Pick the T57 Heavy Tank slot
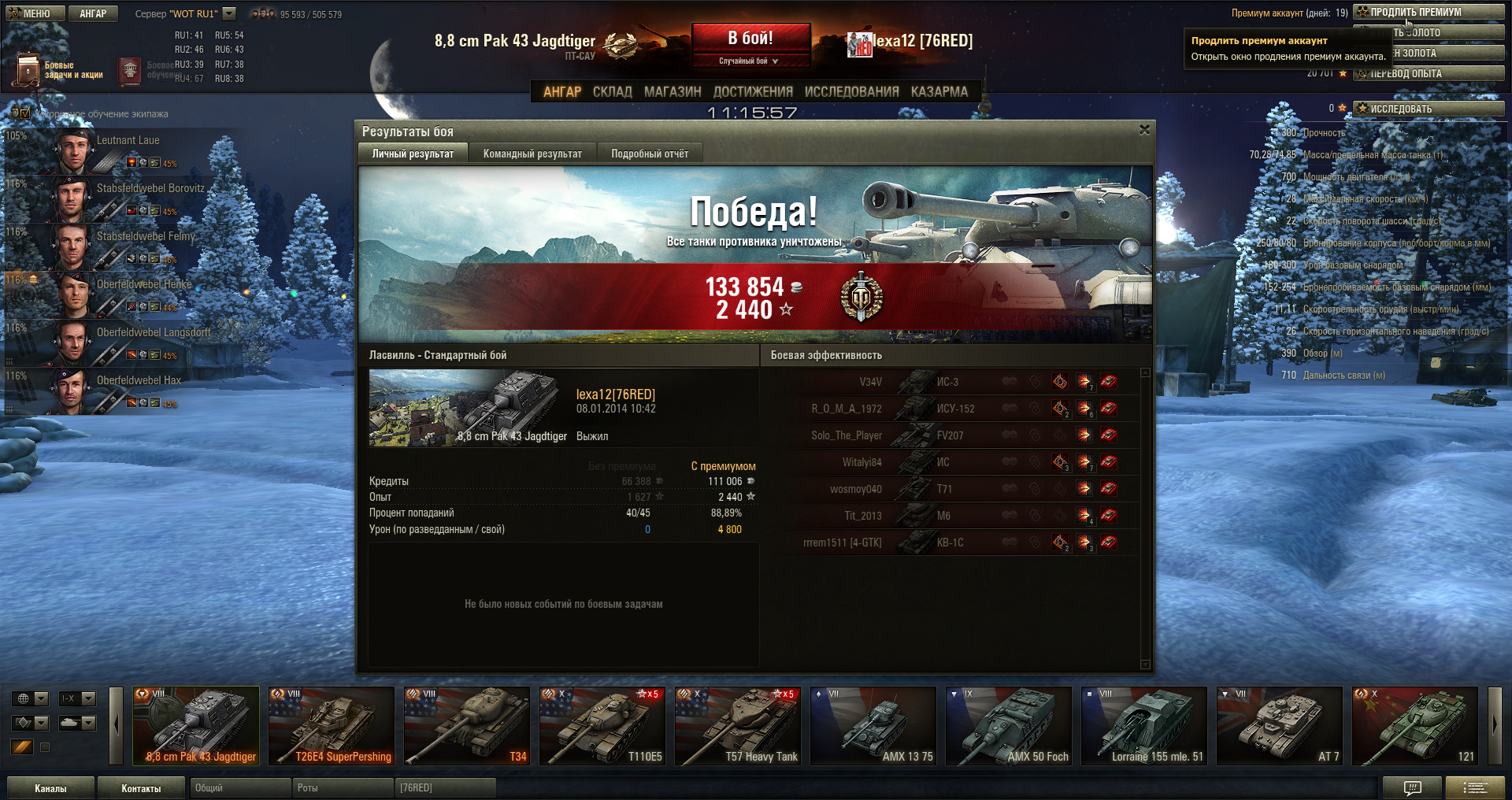The height and width of the screenshot is (800, 1512). pyautogui.click(x=738, y=726)
